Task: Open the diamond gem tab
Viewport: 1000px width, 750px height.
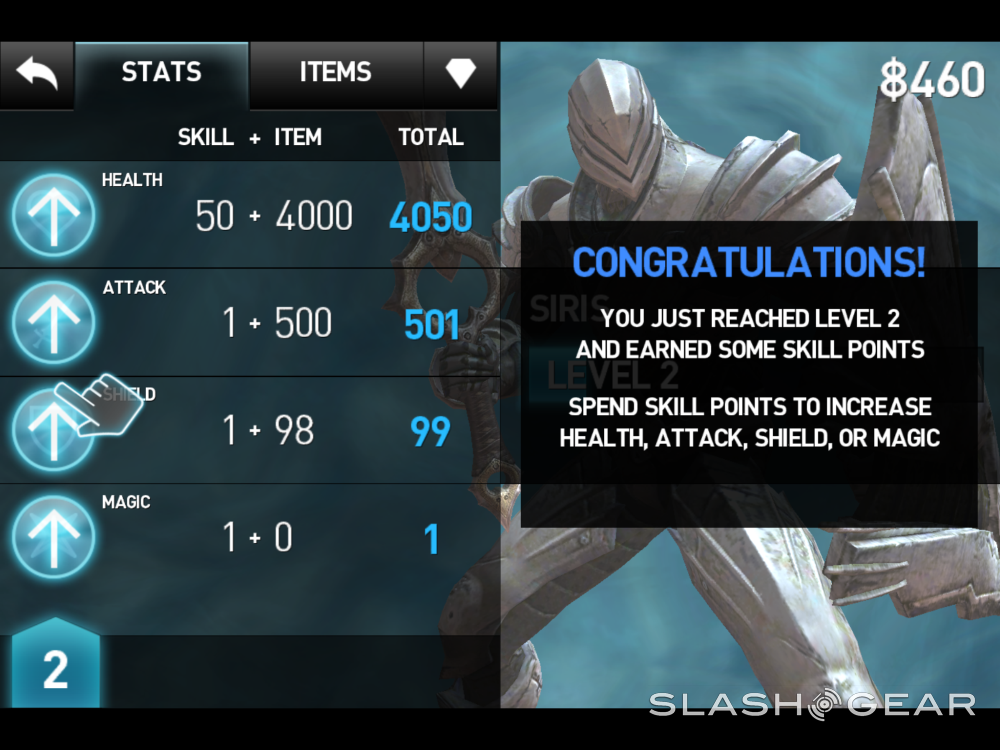Action: 460,73
